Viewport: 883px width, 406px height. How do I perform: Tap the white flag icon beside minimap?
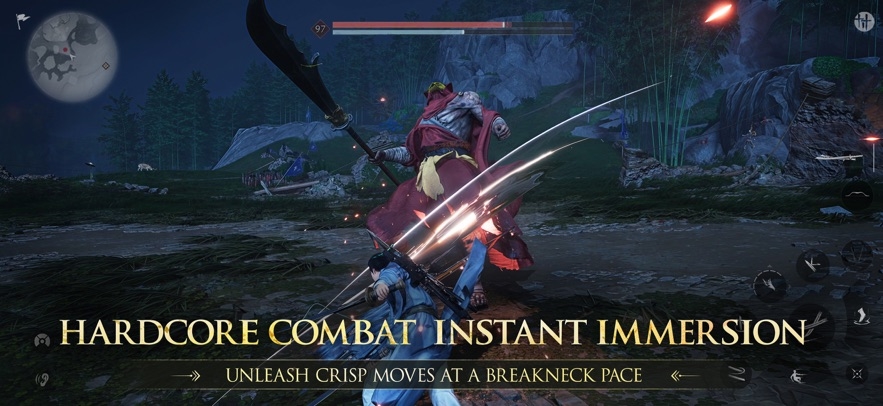tap(22, 21)
